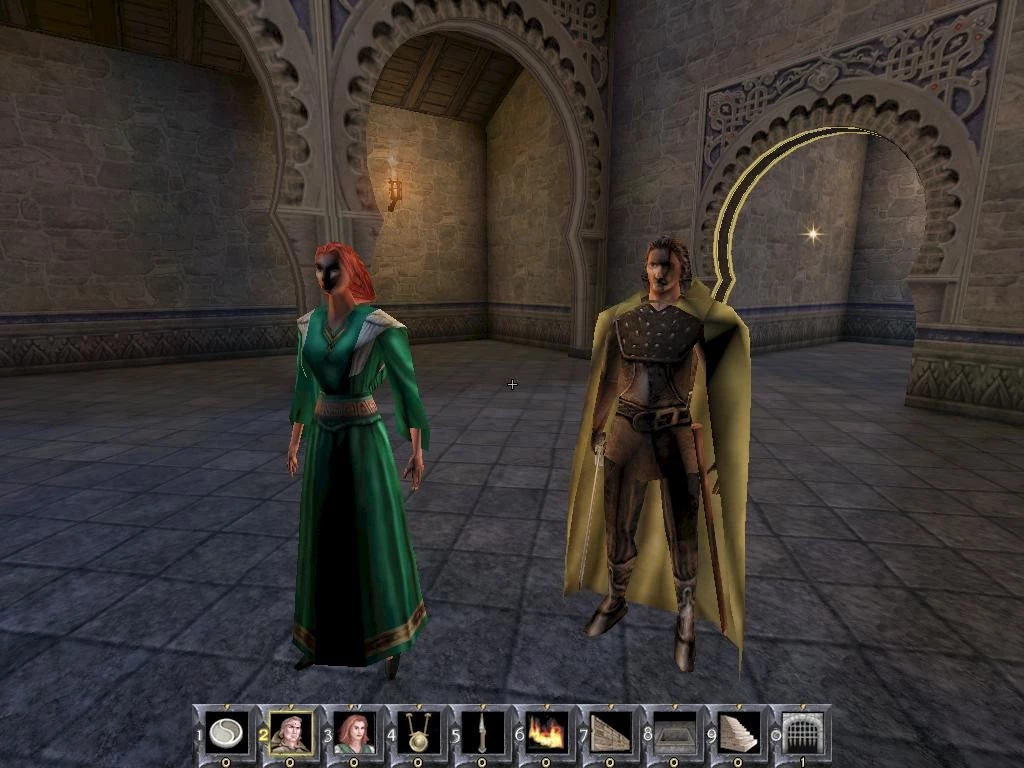
Task: Activate the fire icon slot
Action: click(543, 731)
